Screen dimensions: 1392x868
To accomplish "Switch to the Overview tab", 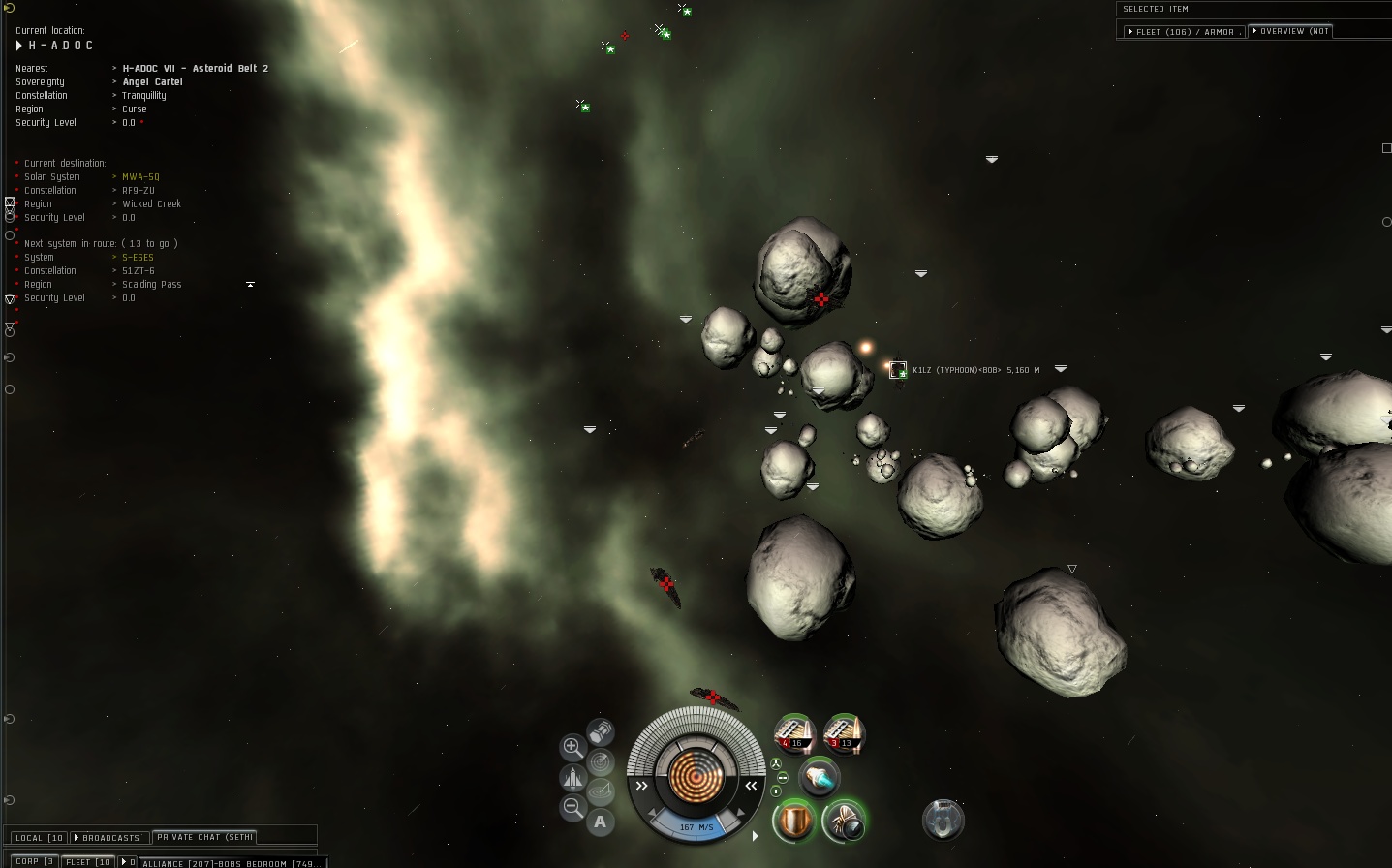I will (1291, 31).
